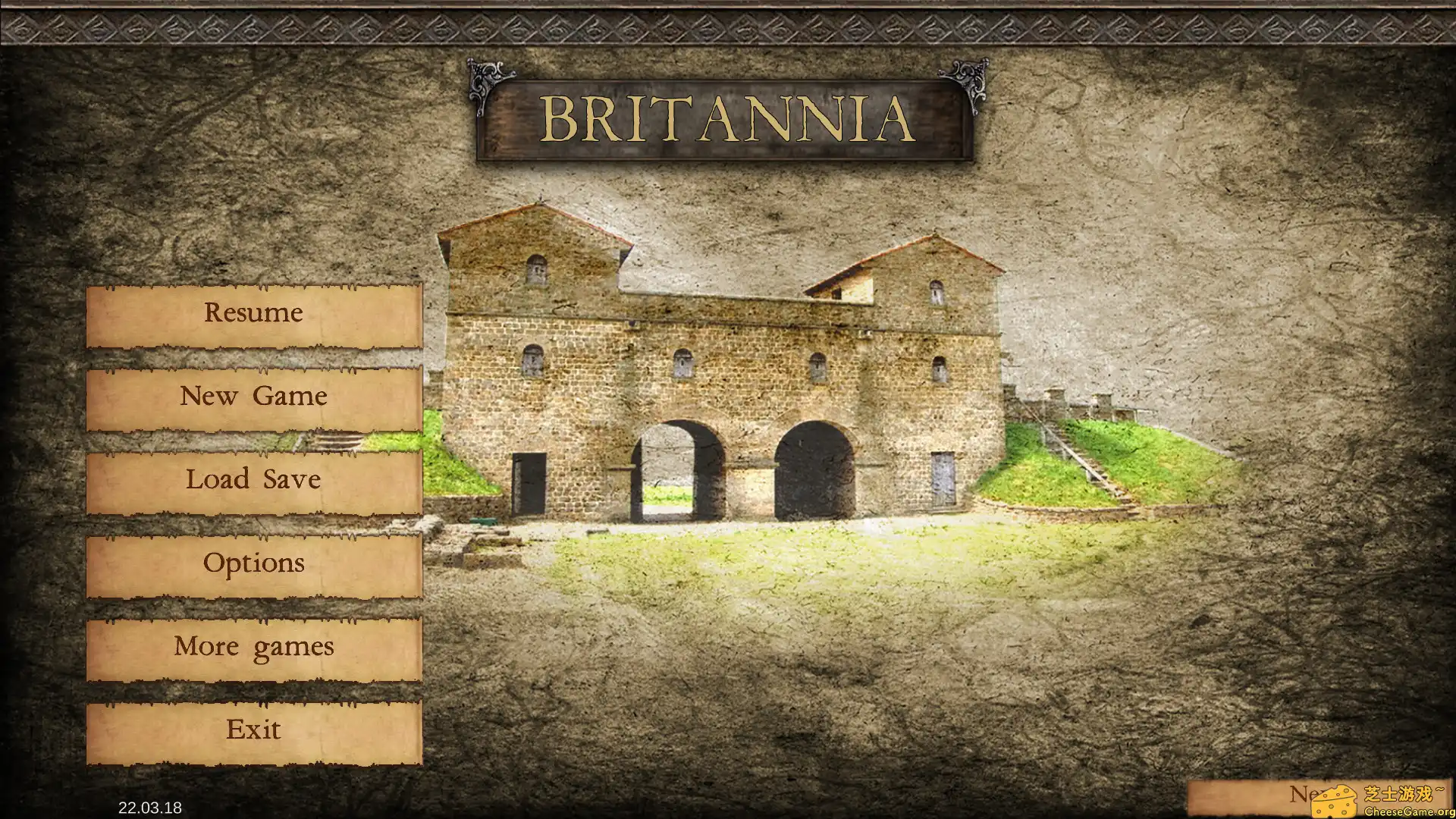Image resolution: width=1456 pixels, height=819 pixels.
Task: Open the Options menu
Action: point(253,563)
